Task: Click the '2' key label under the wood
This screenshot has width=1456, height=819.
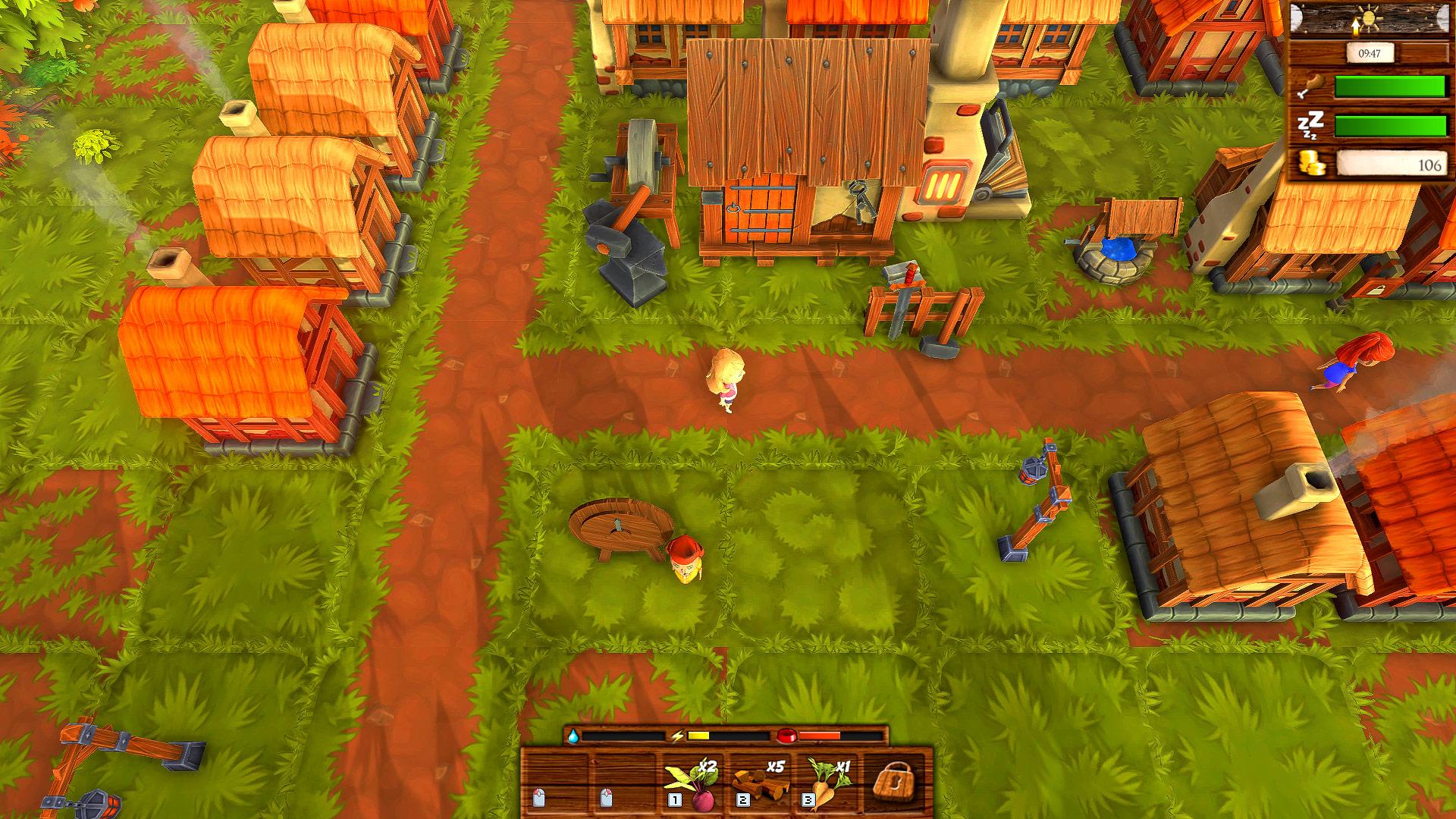Action: point(742,800)
